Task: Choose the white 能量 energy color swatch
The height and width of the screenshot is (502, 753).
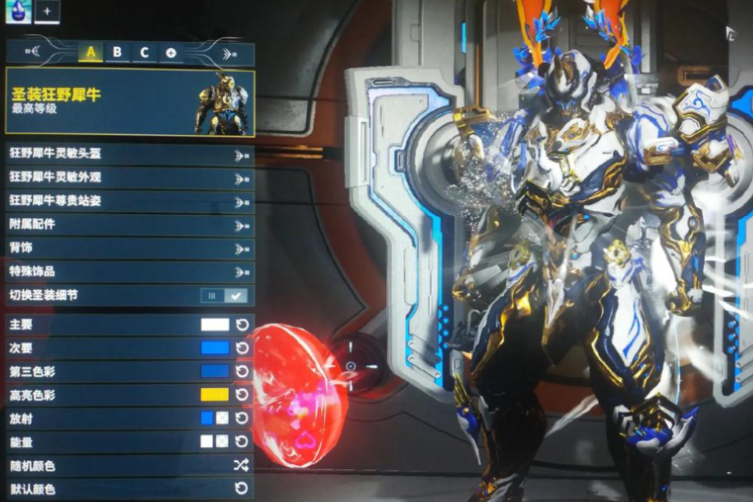Action: click(206, 441)
